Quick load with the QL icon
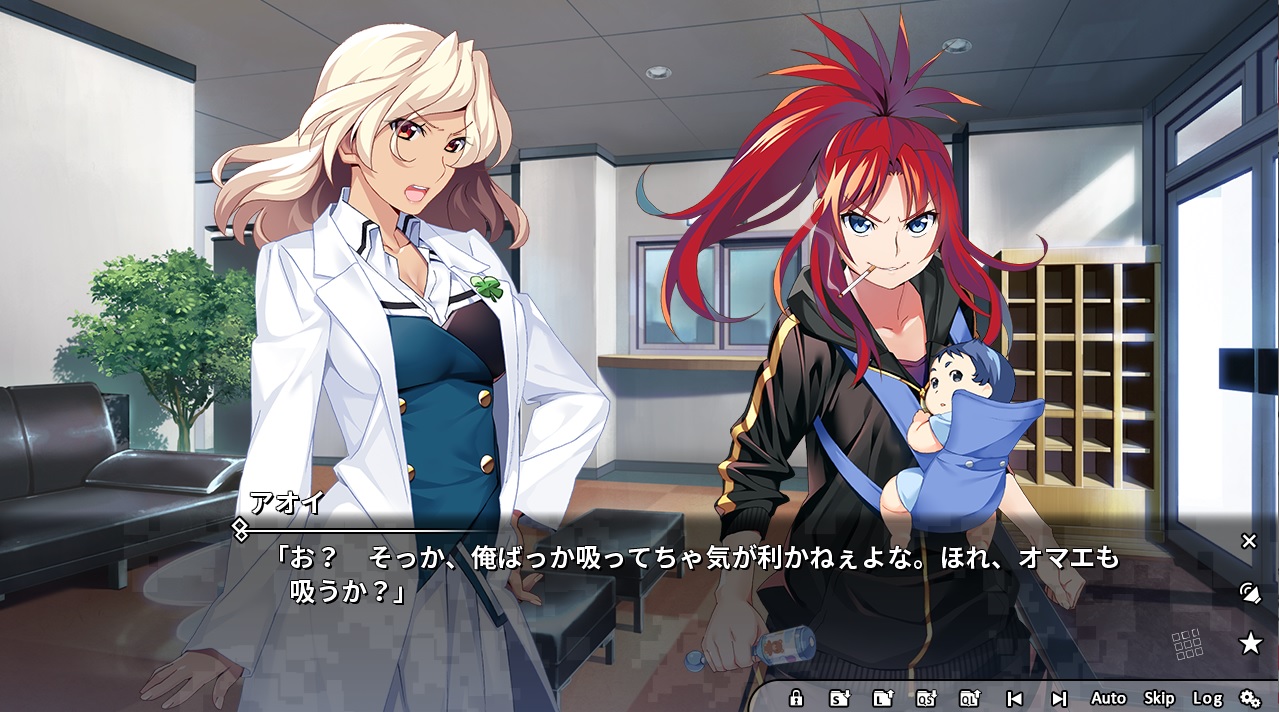The image size is (1279, 712). [969, 698]
